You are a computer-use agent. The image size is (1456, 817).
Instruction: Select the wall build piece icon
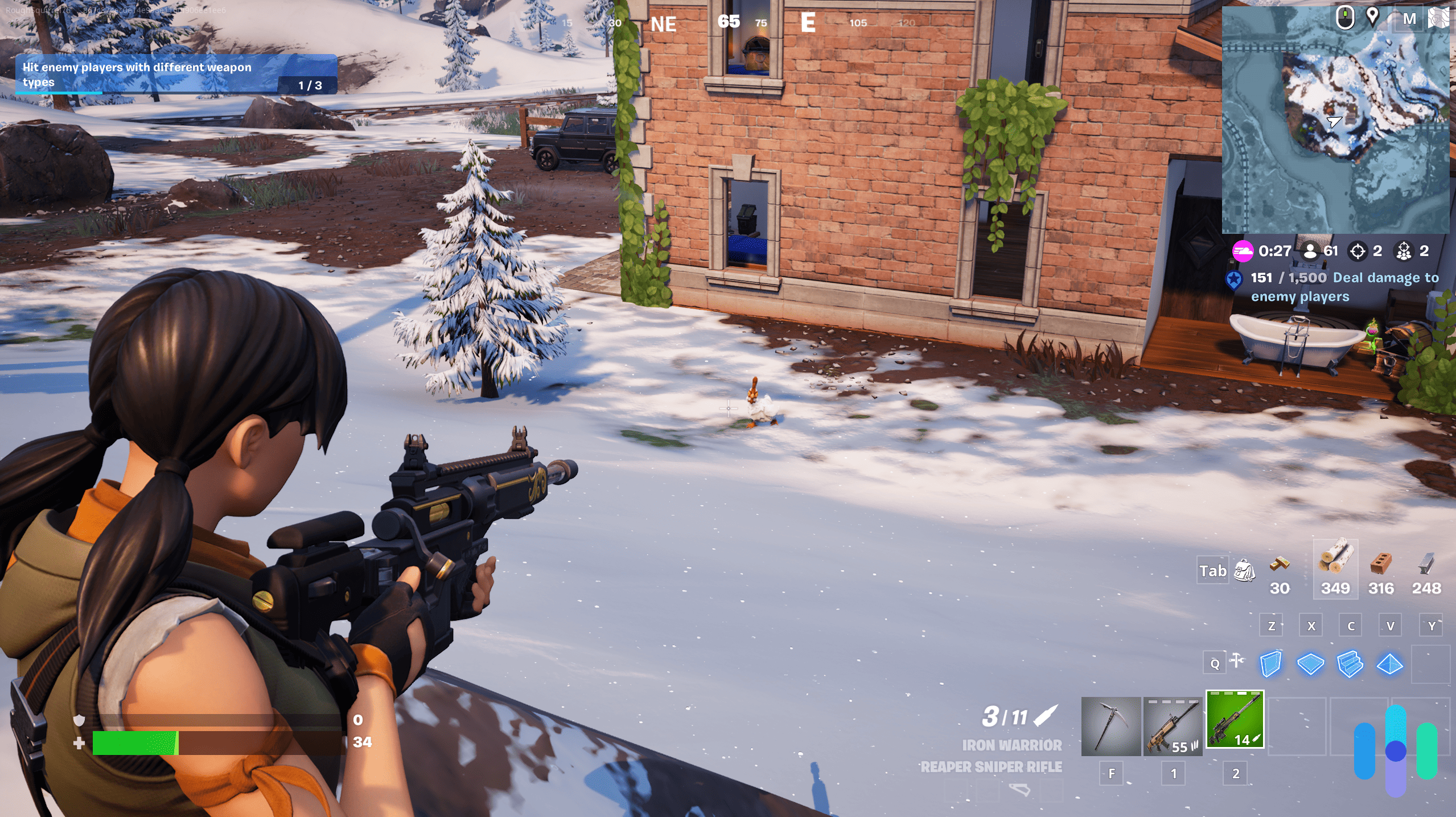1270,664
